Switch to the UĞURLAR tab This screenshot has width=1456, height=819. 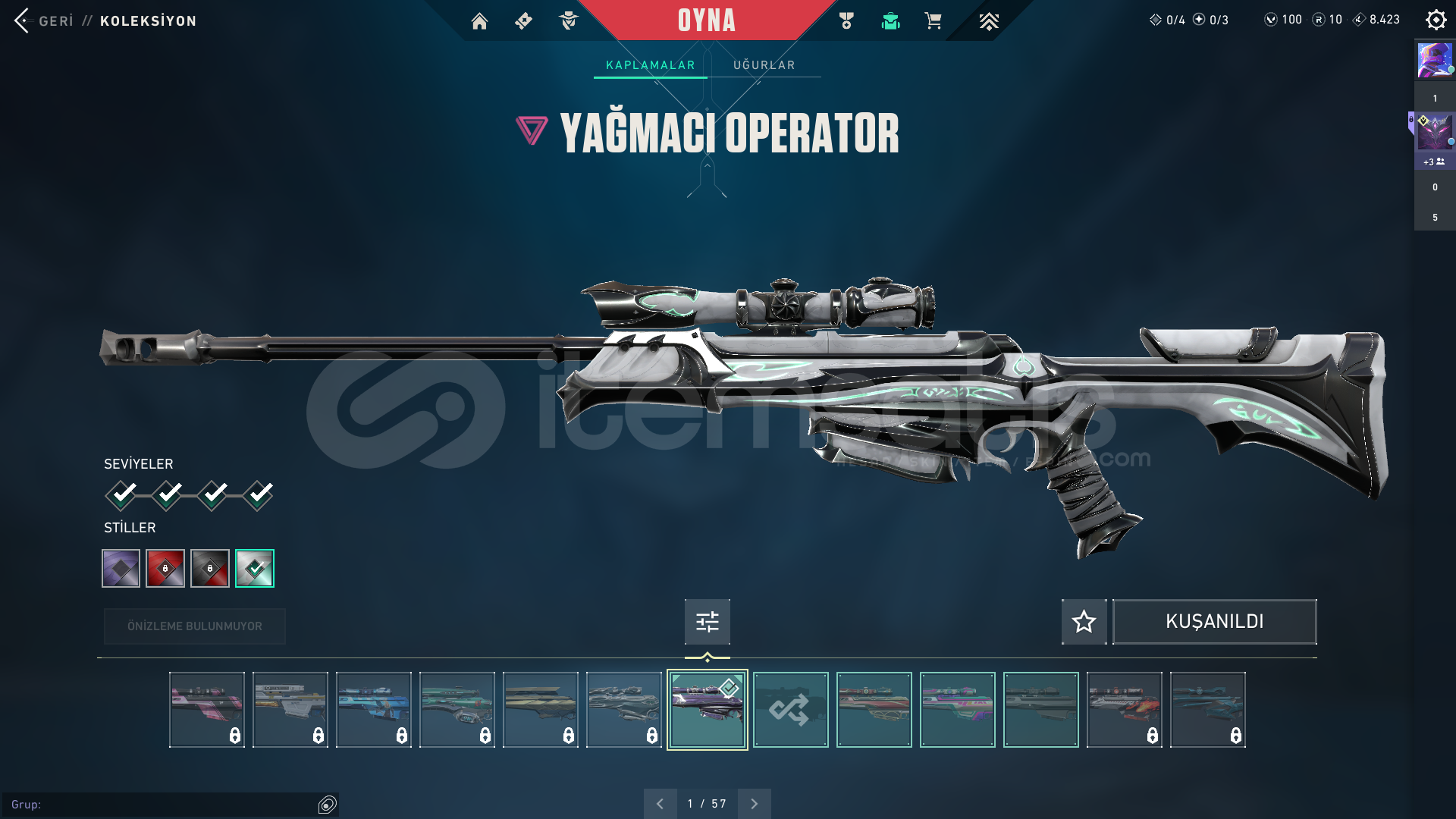764,65
